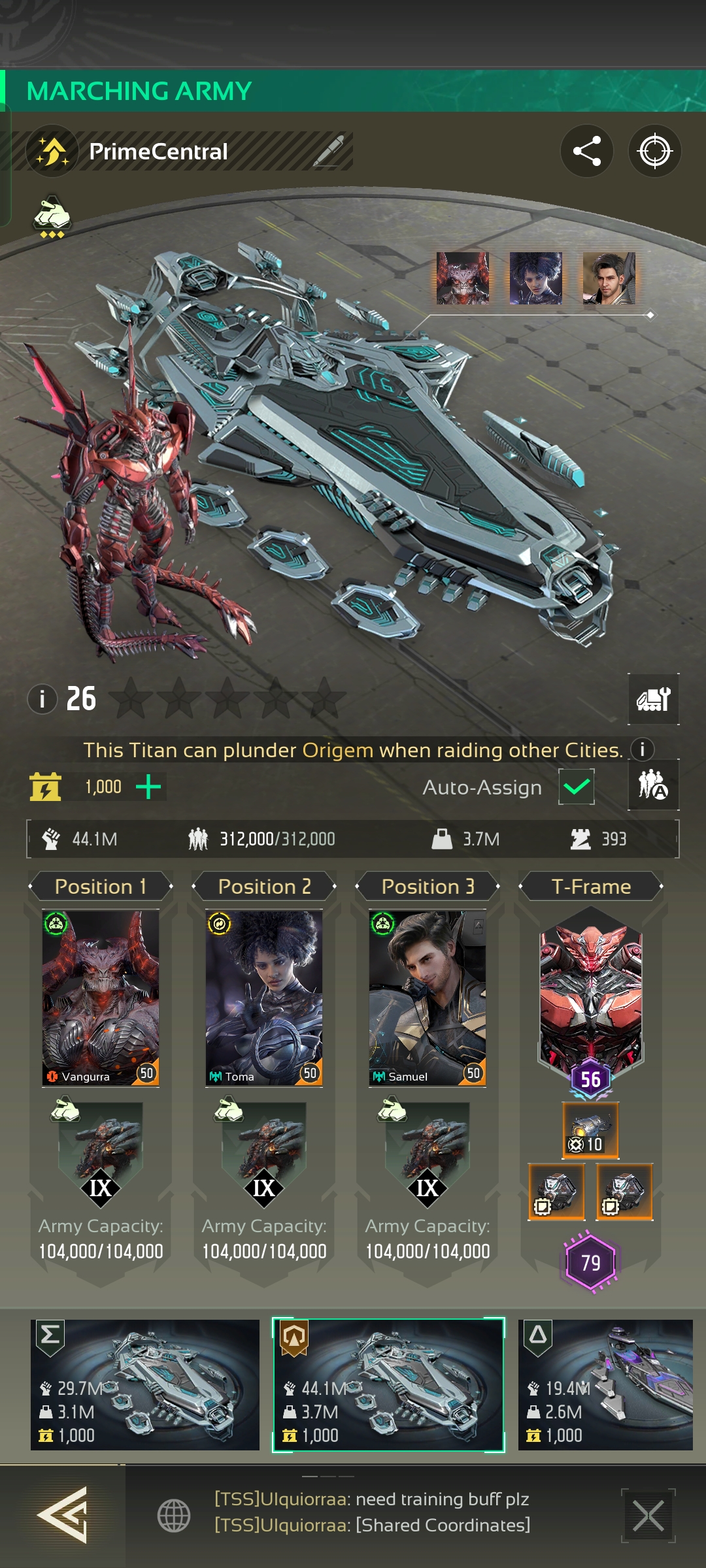Screen dimensions: 706x1568
Task: Choose Samuel hero card
Action: pos(428,998)
